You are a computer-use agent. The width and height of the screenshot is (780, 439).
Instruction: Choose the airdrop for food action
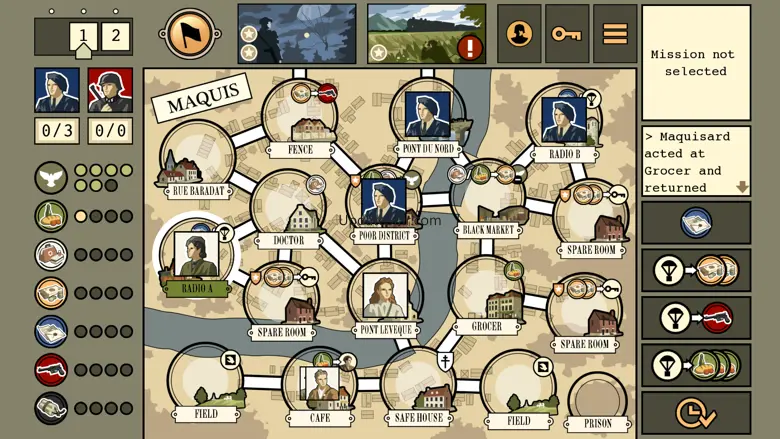[696, 365]
